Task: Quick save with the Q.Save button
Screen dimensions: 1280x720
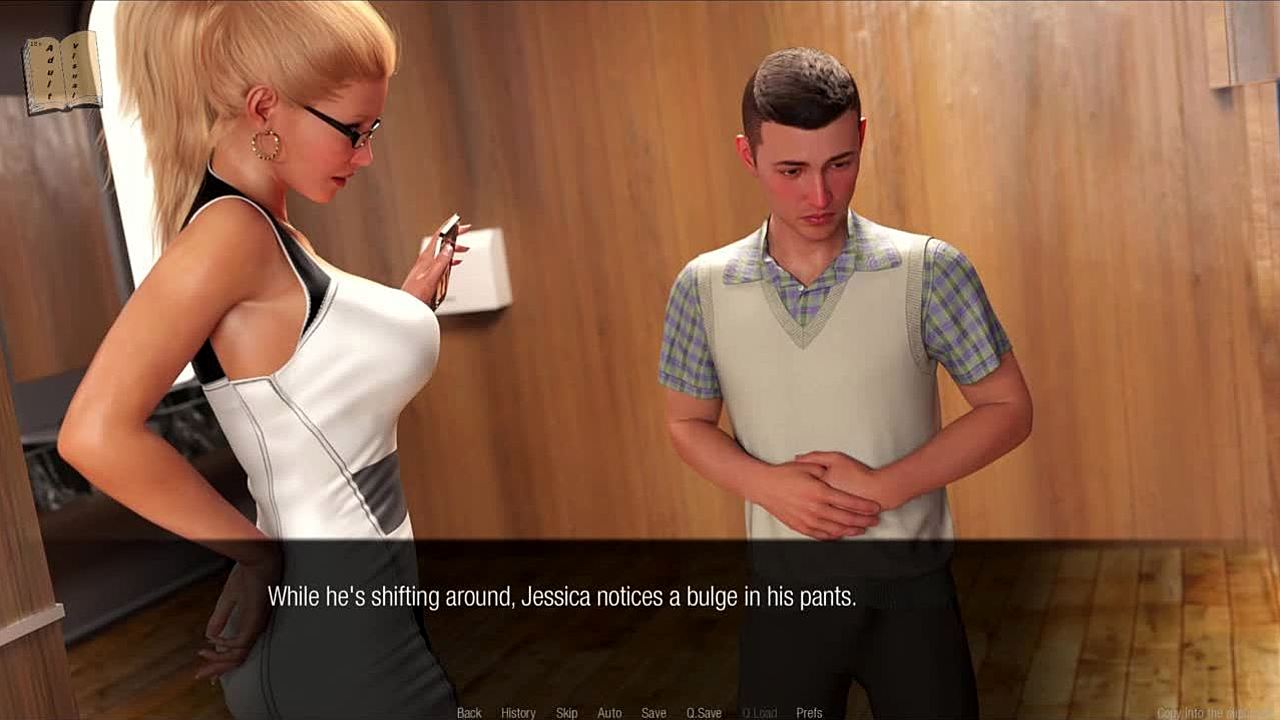Action: click(704, 713)
